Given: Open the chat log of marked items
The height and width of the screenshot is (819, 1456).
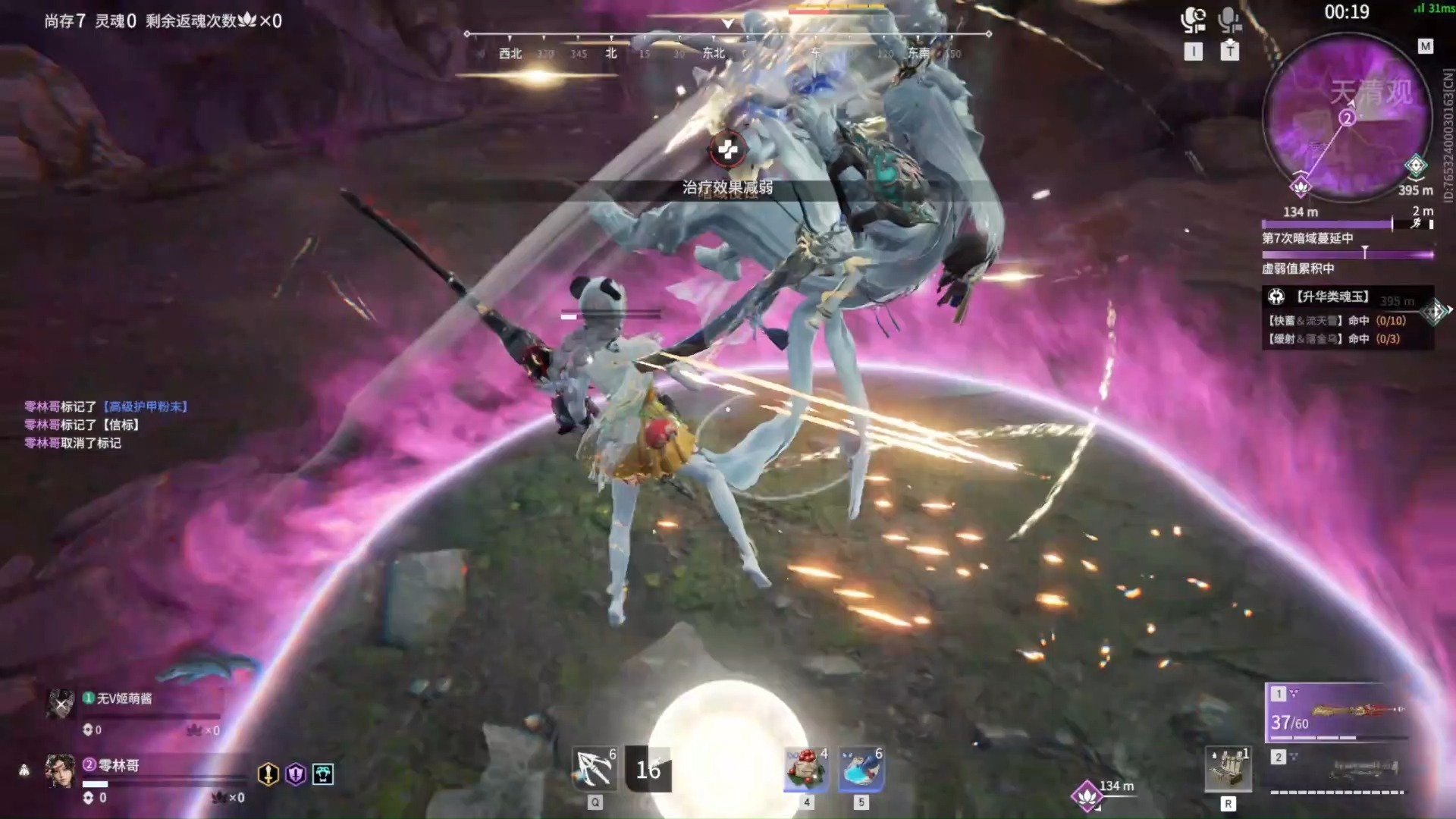Looking at the screenshot, I should click(x=106, y=425).
